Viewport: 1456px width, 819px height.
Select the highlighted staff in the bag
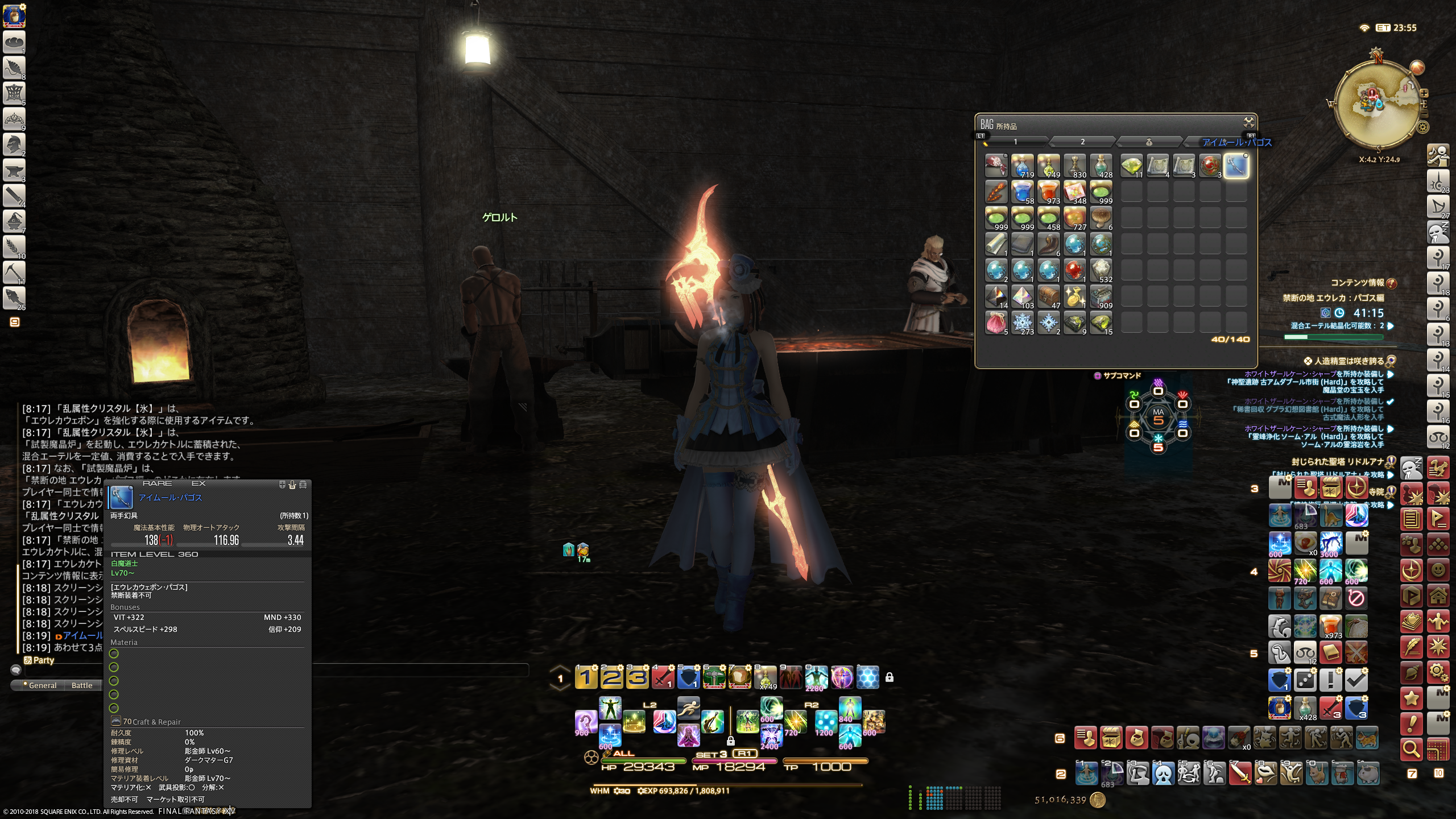click(x=1236, y=166)
